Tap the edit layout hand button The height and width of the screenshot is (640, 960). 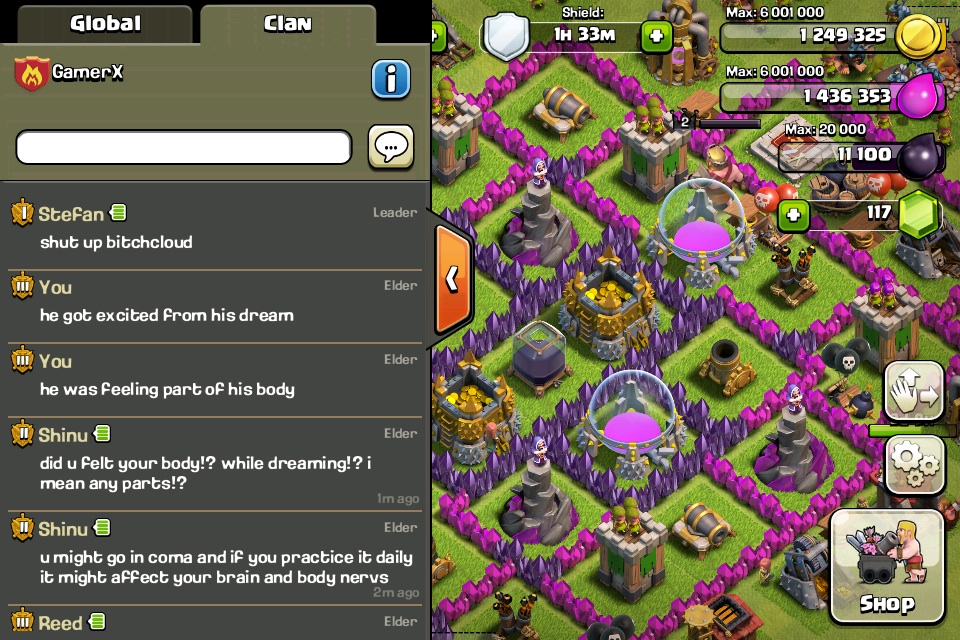click(x=914, y=390)
